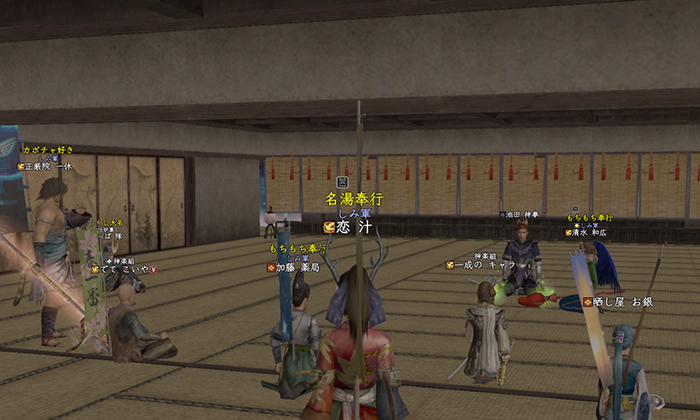Click the 加藤 薬局 player name label
The height and width of the screenshot is (420, 700).
tap(297, 267)
